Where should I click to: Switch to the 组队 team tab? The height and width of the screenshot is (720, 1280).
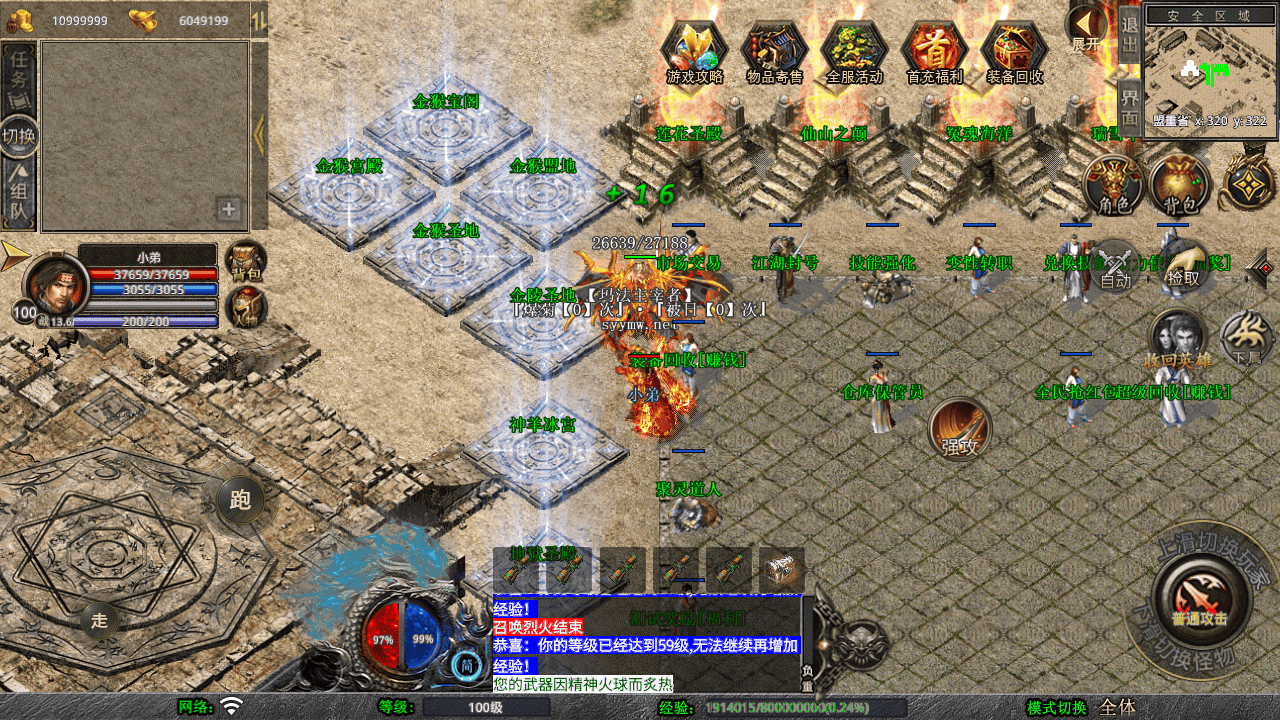pyautogui.click(x=19, y=195)
